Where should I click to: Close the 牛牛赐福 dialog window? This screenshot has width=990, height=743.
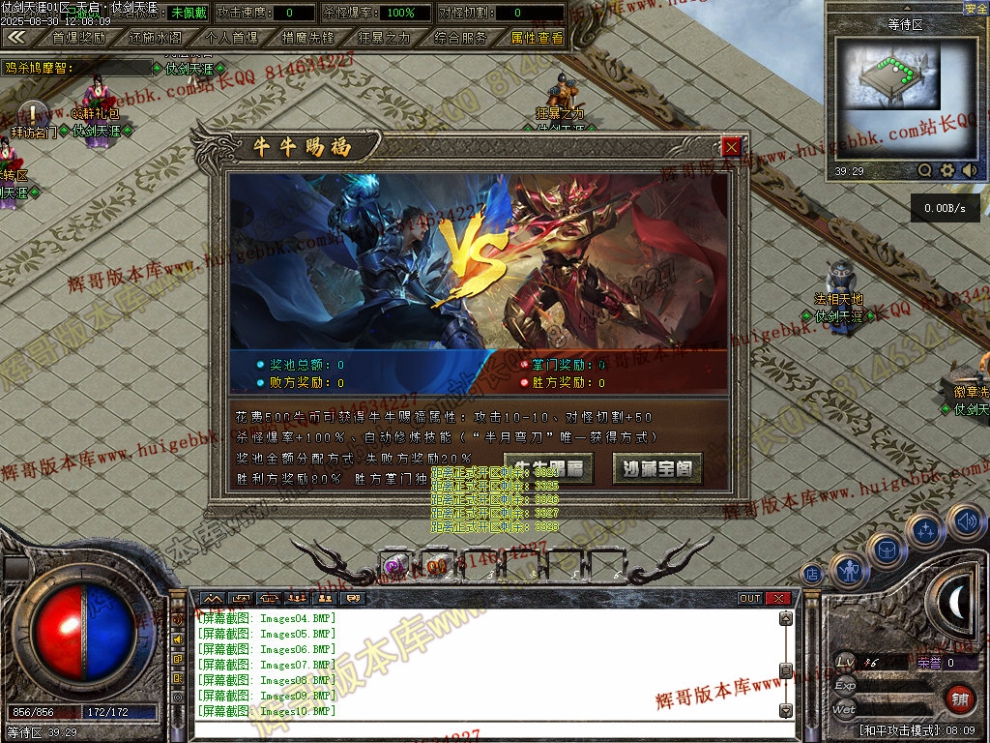732,147
